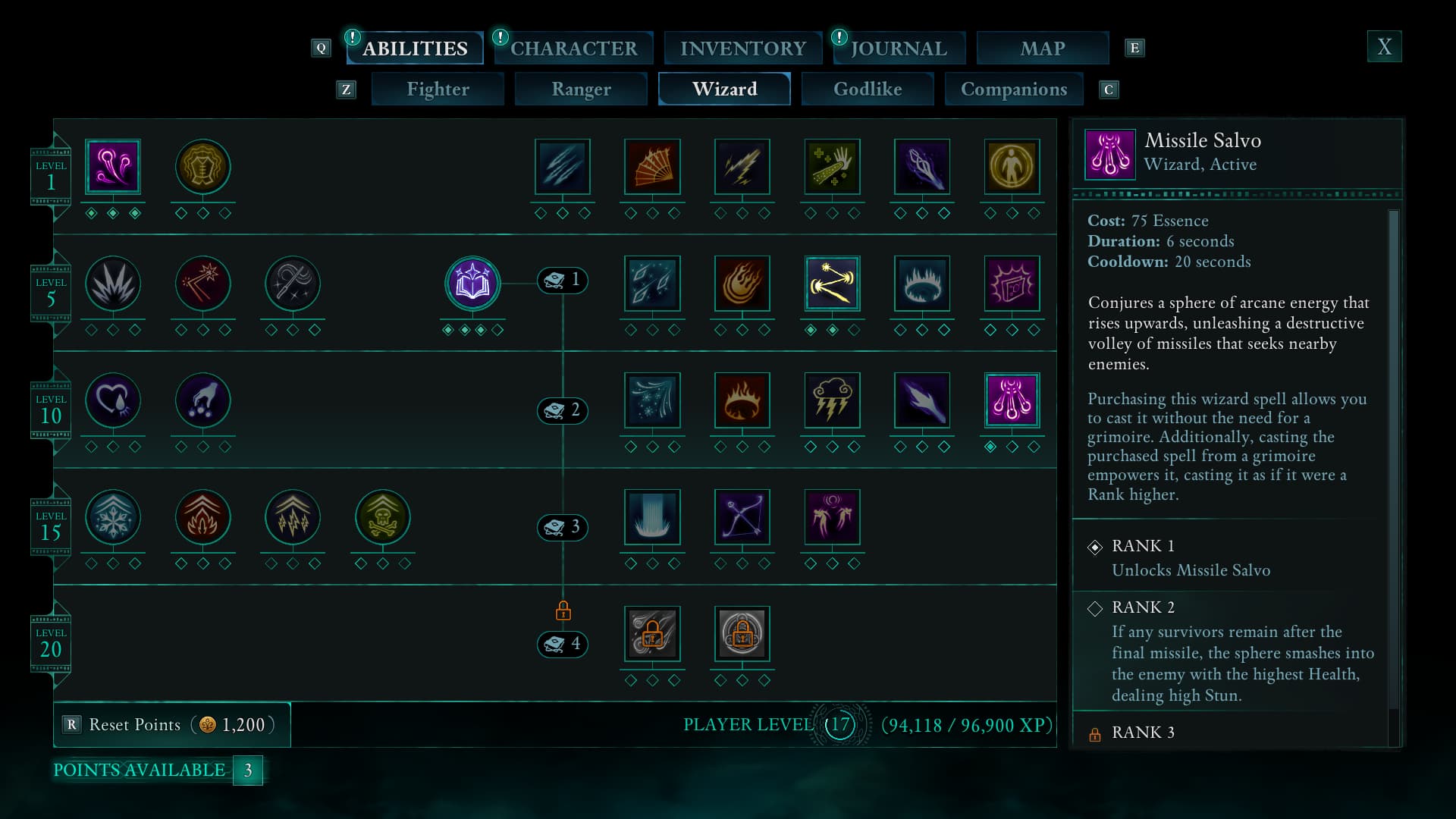
Task: Pick the storm cloud lightning spell
Action: 832,400
